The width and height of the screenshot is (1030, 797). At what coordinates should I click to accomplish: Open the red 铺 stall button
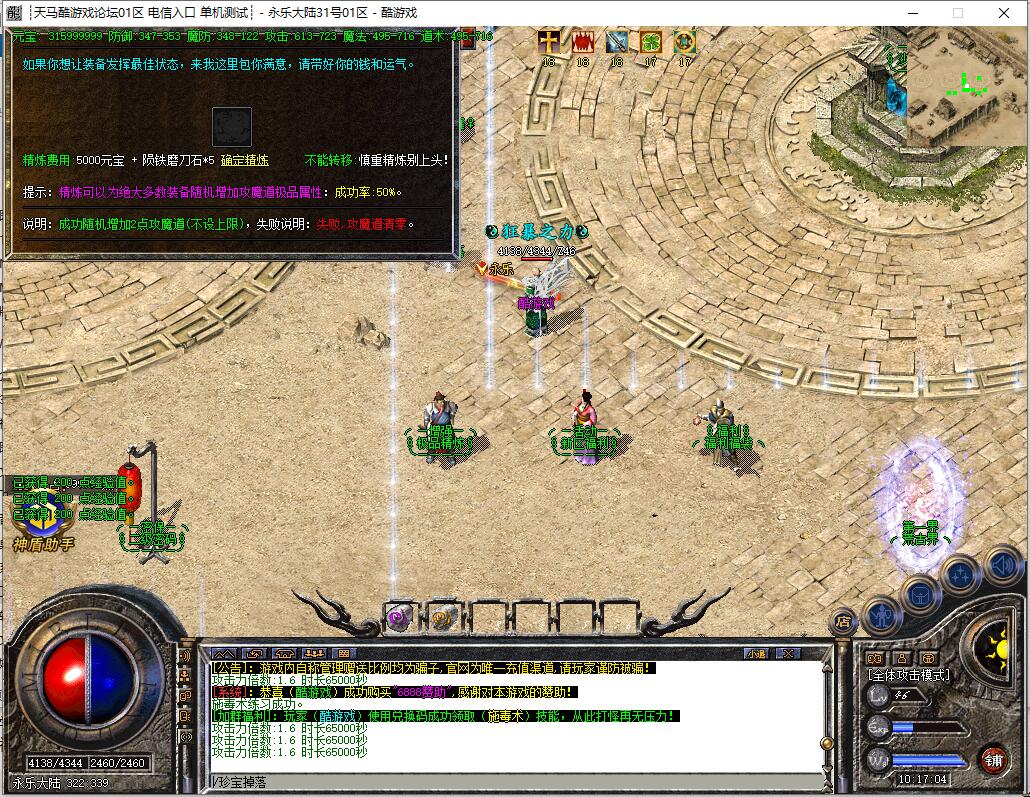point(992,759)
